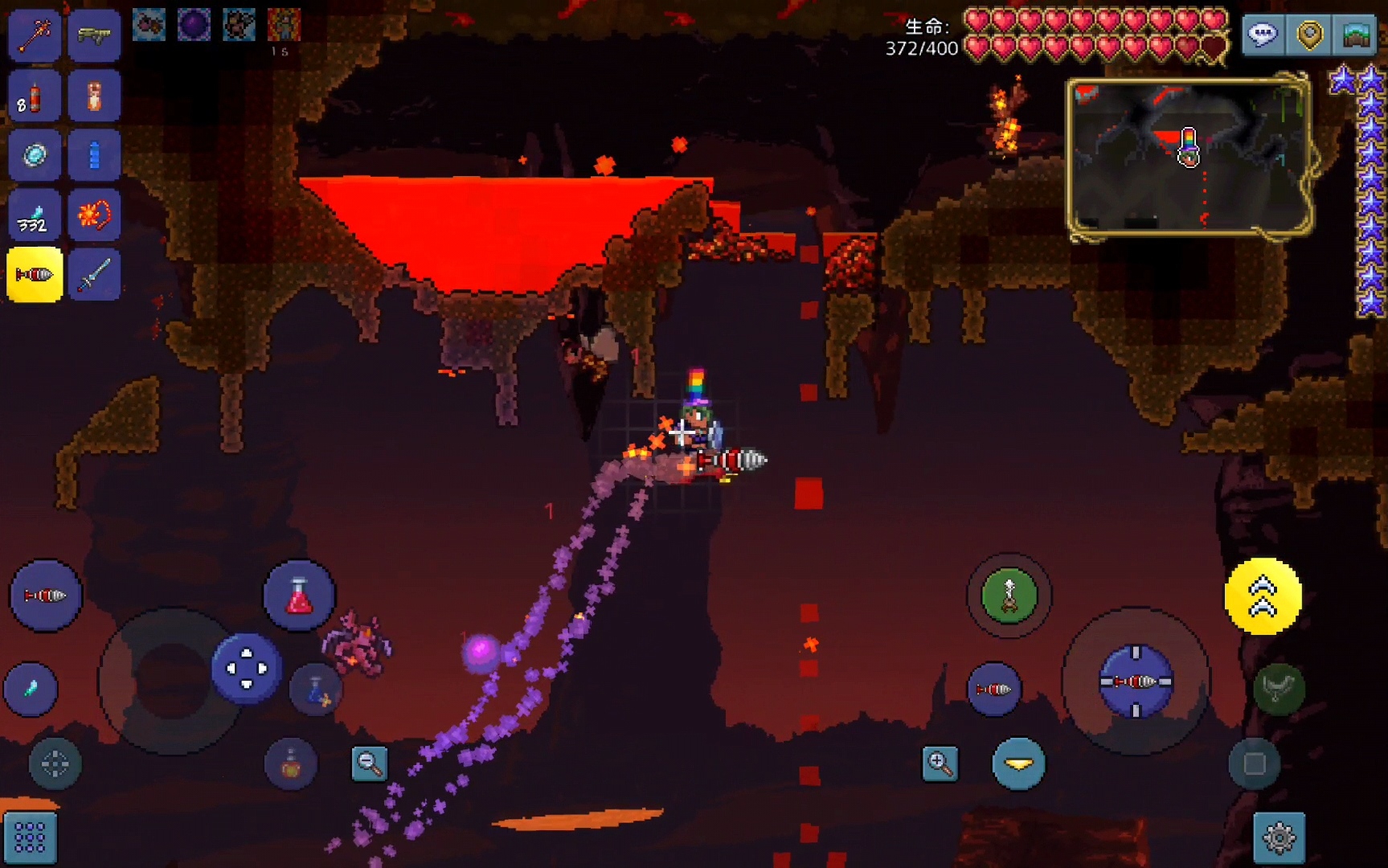Tap the four-arrow d-pad button

[x=246, y=668]
